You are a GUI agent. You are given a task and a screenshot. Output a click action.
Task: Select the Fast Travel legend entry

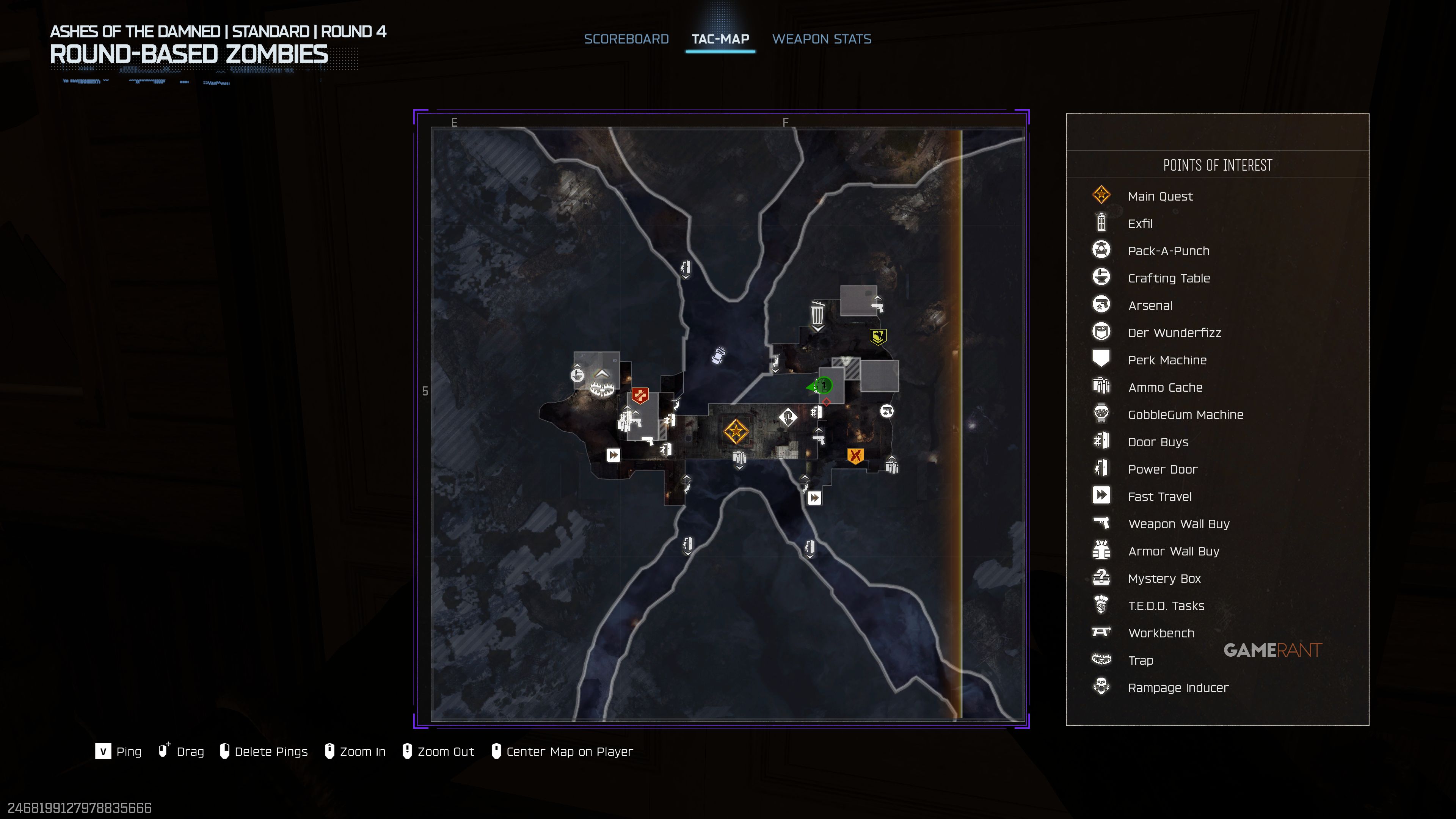click(x=1159, y=497)
